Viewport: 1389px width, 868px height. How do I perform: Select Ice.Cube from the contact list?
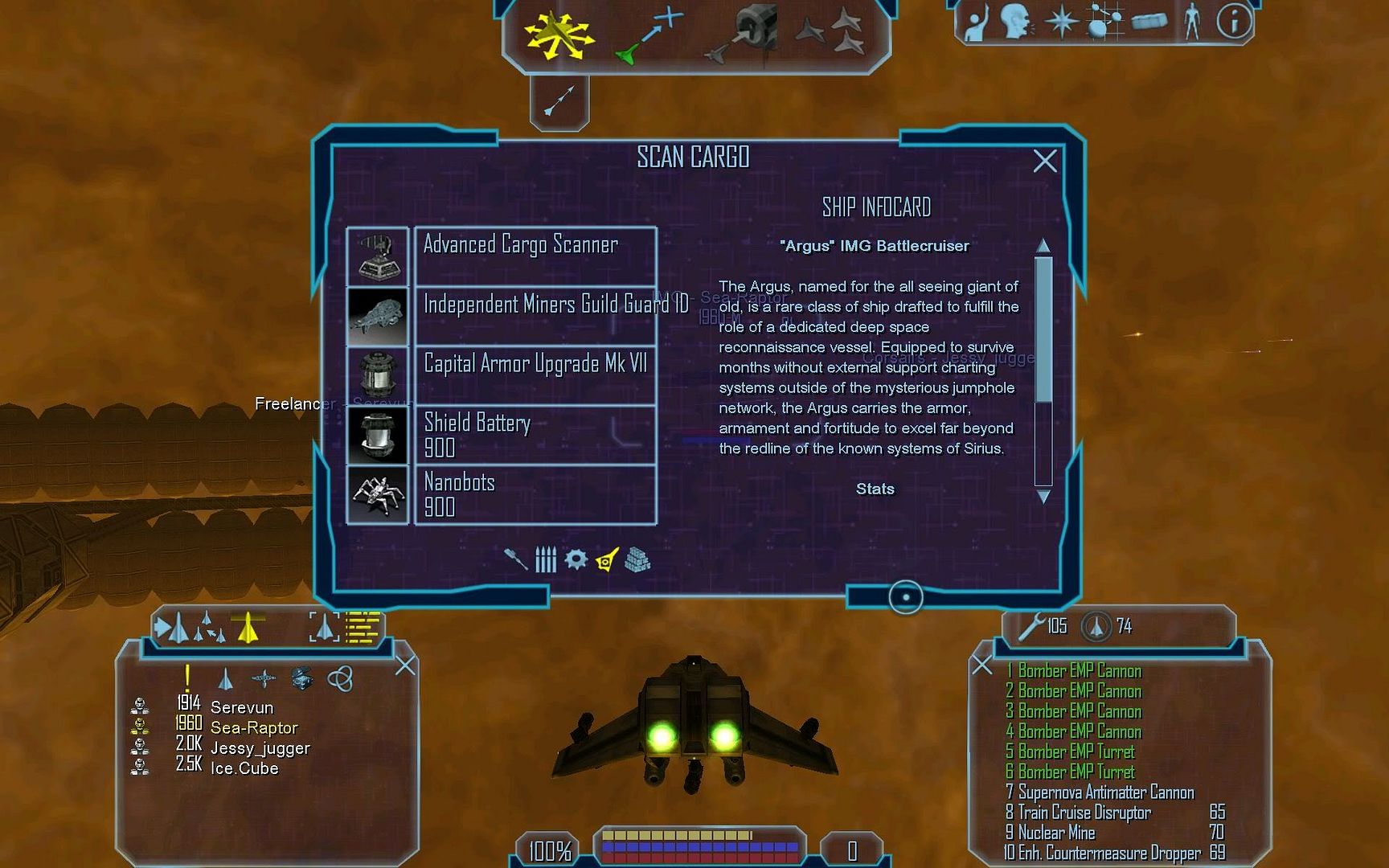tap(244, 768)
